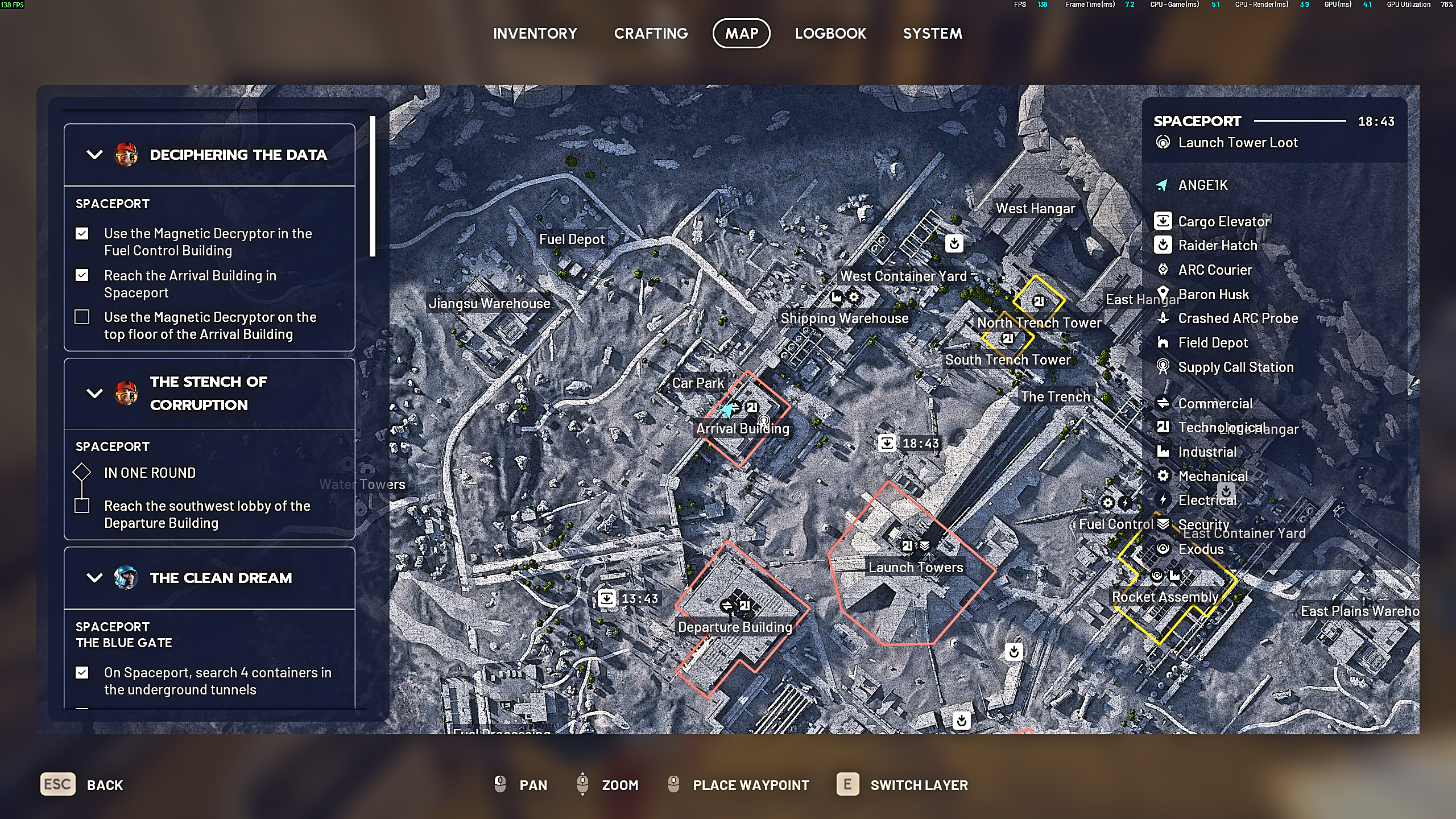1456x819 pixels.
Task: Toggle Exodus legend entry
Action: pyautogui.click(x=1201, y=549)
